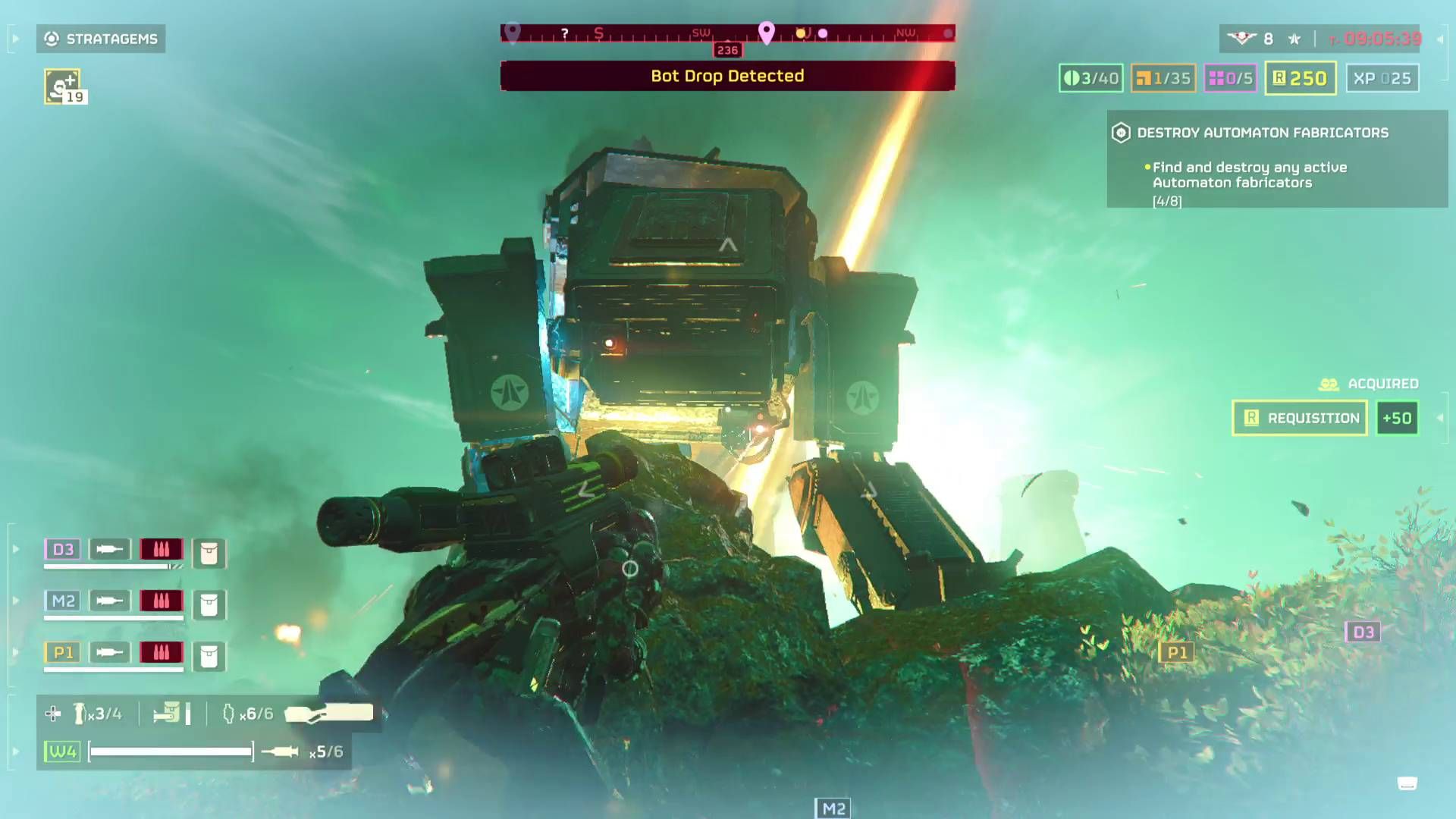Click the XP 025 counter
1456x819 pixels.
coord(1382,78)
